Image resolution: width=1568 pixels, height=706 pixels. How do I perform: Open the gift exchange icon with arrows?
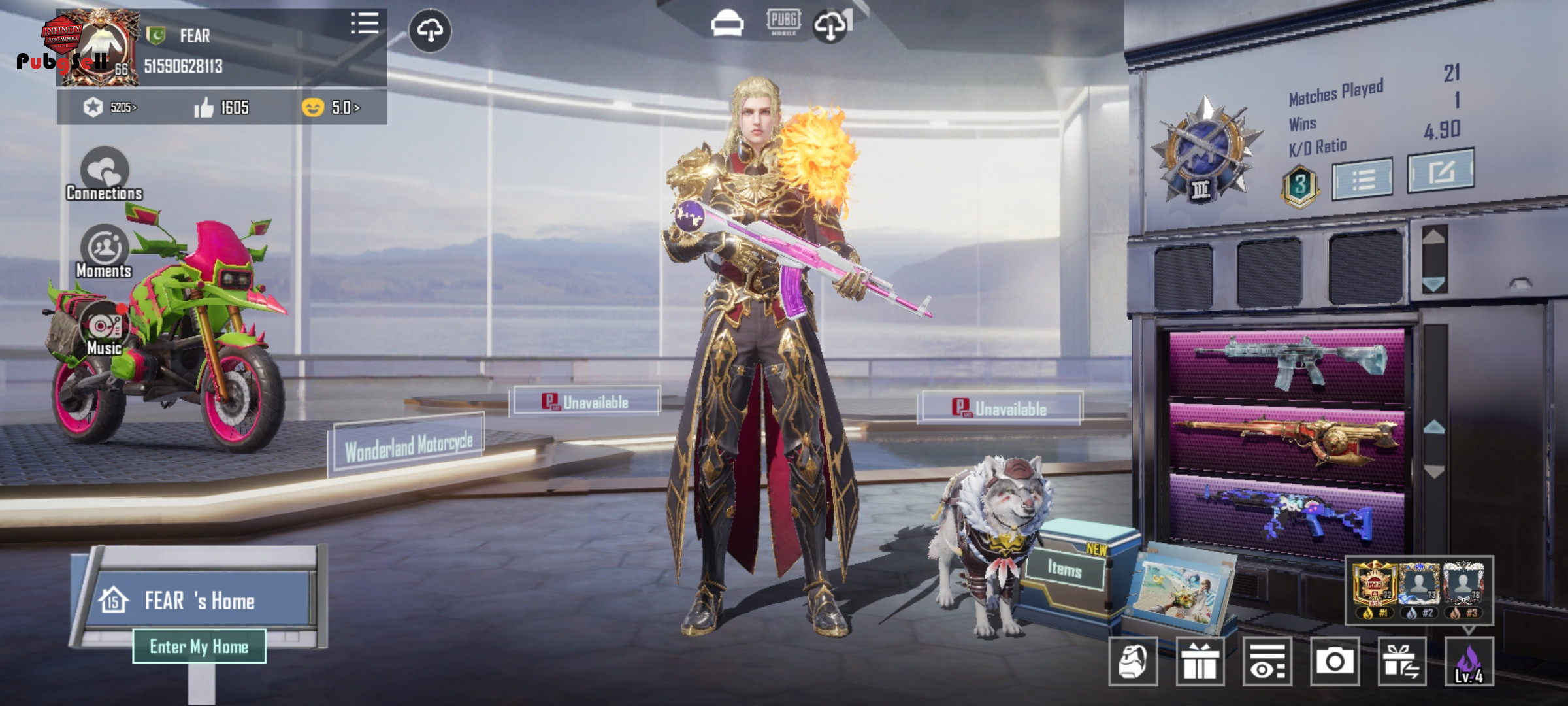point(1401,662)
